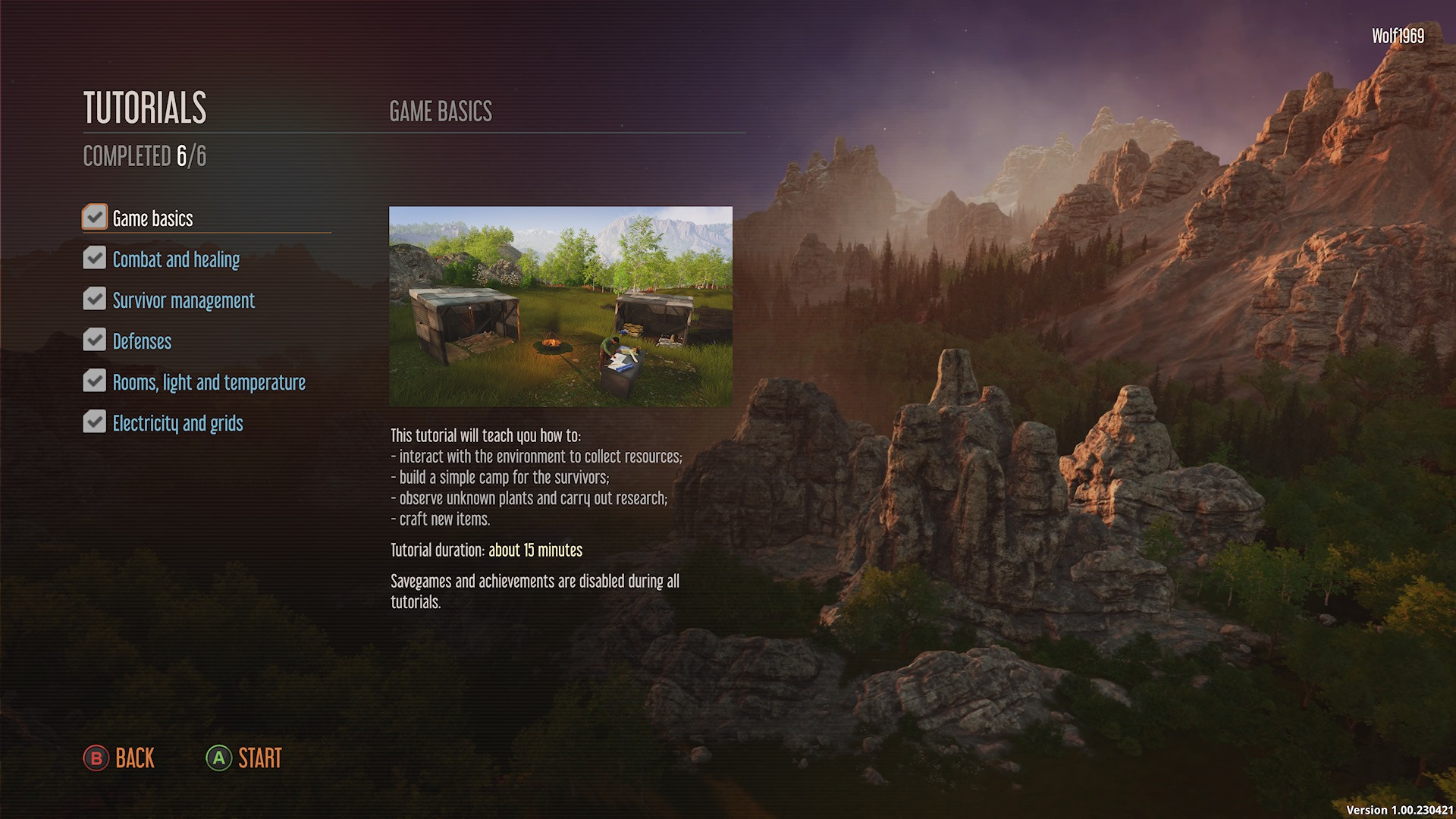Start the selected tutorial
1456x819 pixels.
coord(244,758)
